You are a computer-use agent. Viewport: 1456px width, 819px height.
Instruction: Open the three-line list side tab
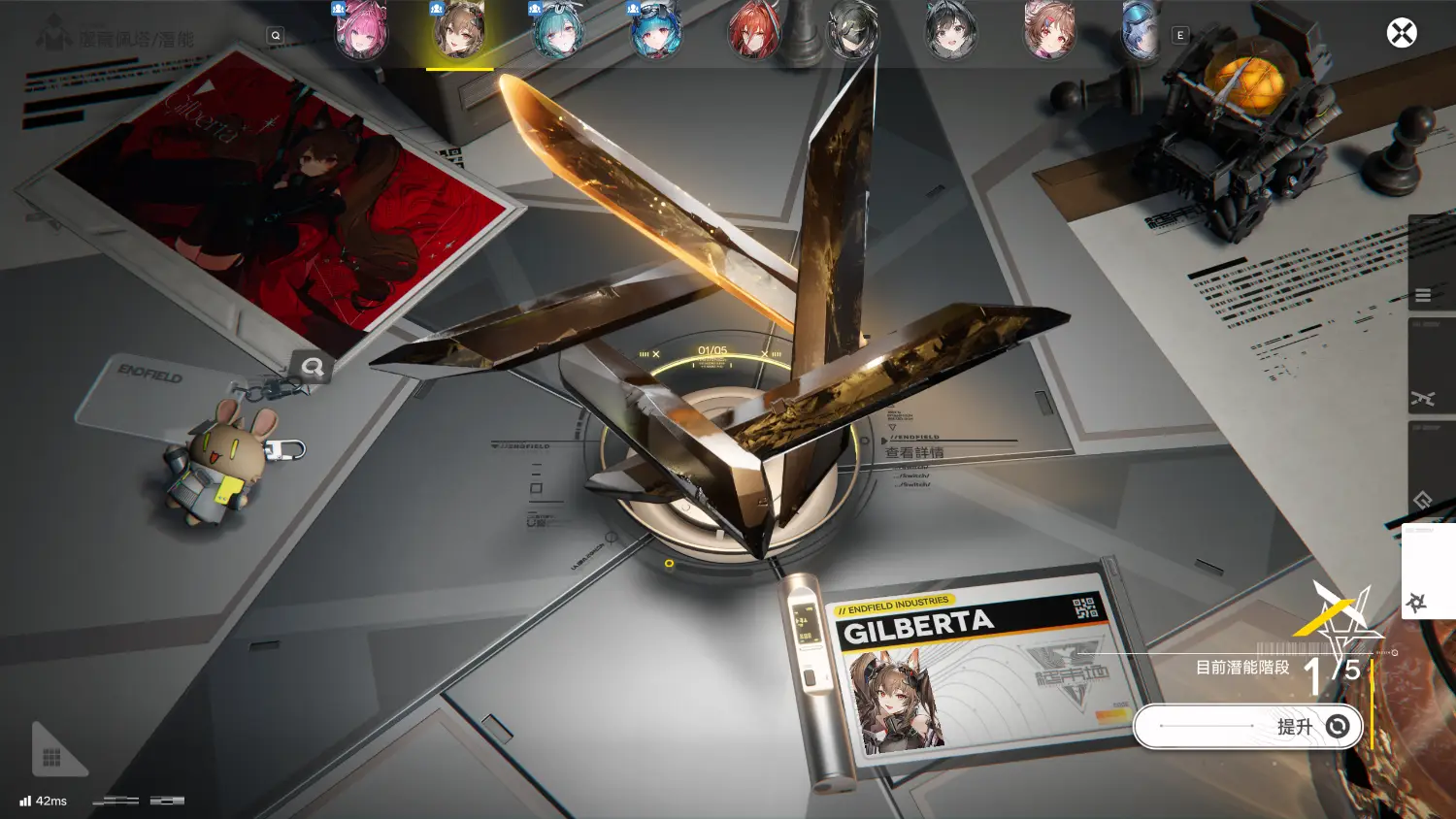click(1423, 295)
